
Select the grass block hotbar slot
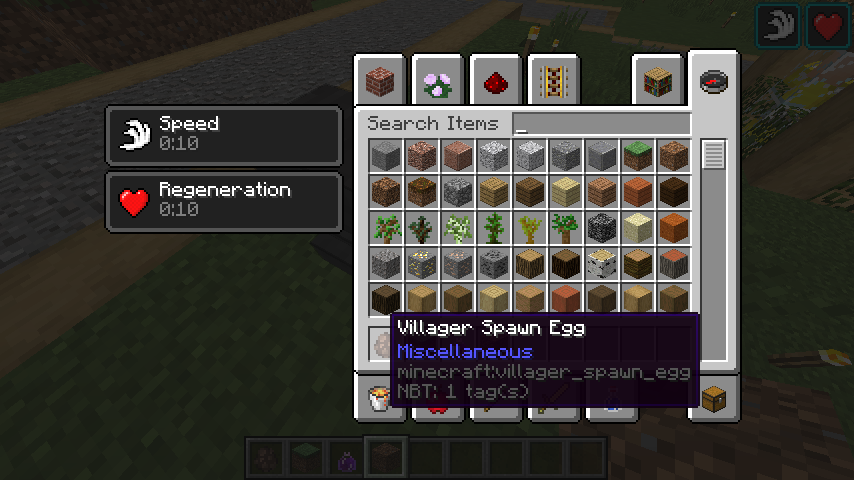(x=305, y=458)
